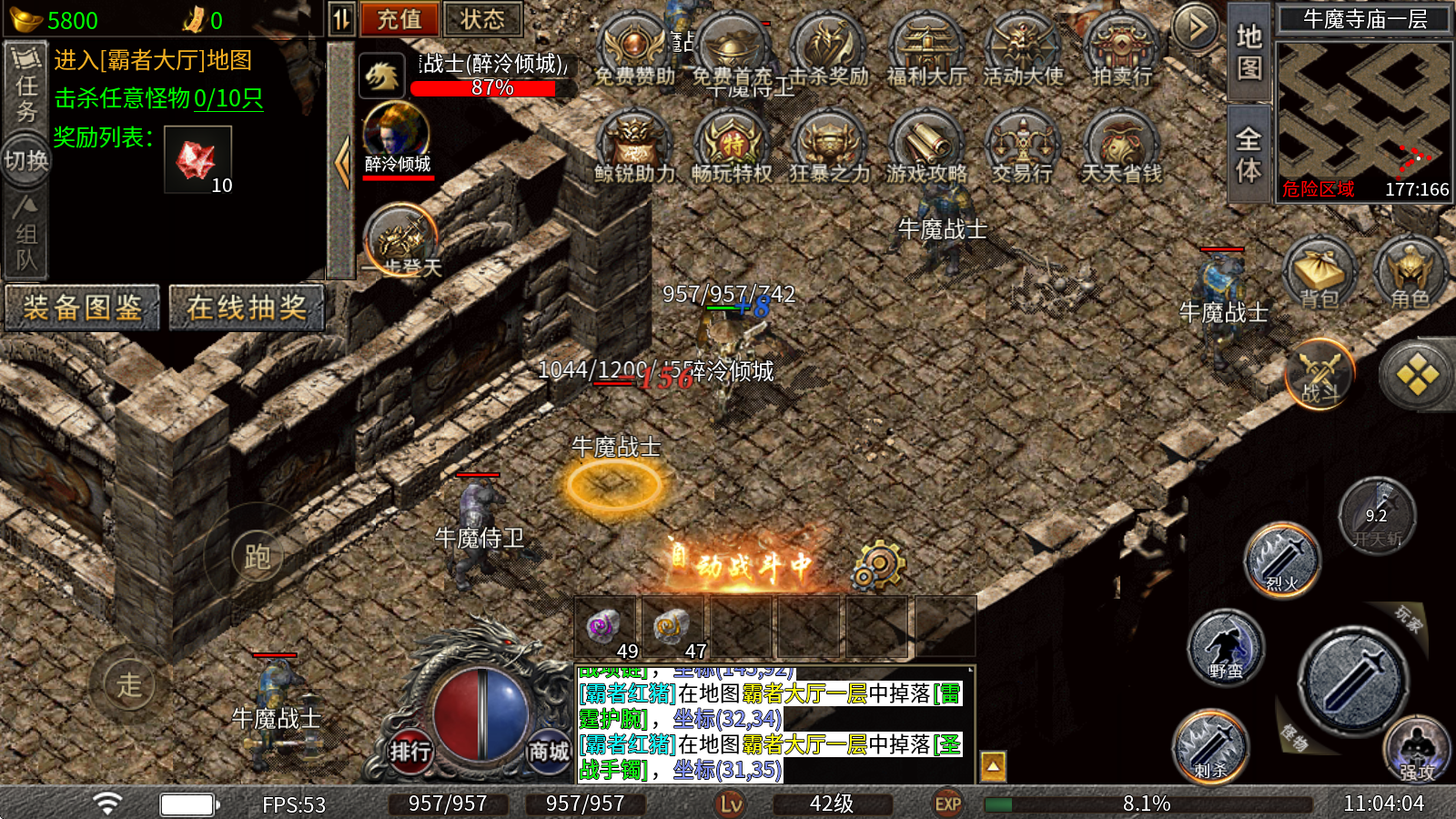Open the 福利大厅 welfare hall

pos(926,53)
